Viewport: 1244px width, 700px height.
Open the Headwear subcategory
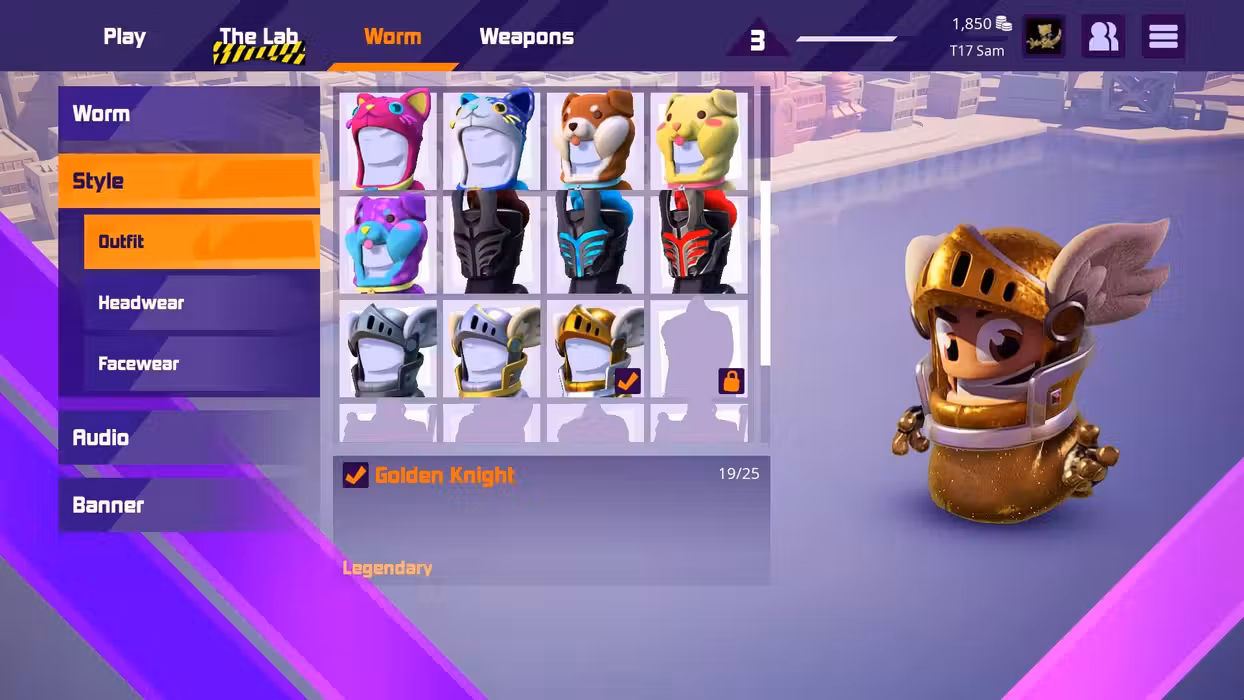coord(201,303)
